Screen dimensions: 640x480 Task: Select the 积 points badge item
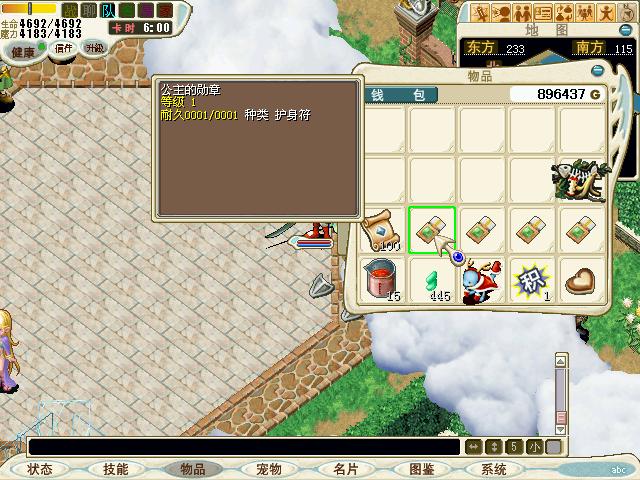click(532, 279)
